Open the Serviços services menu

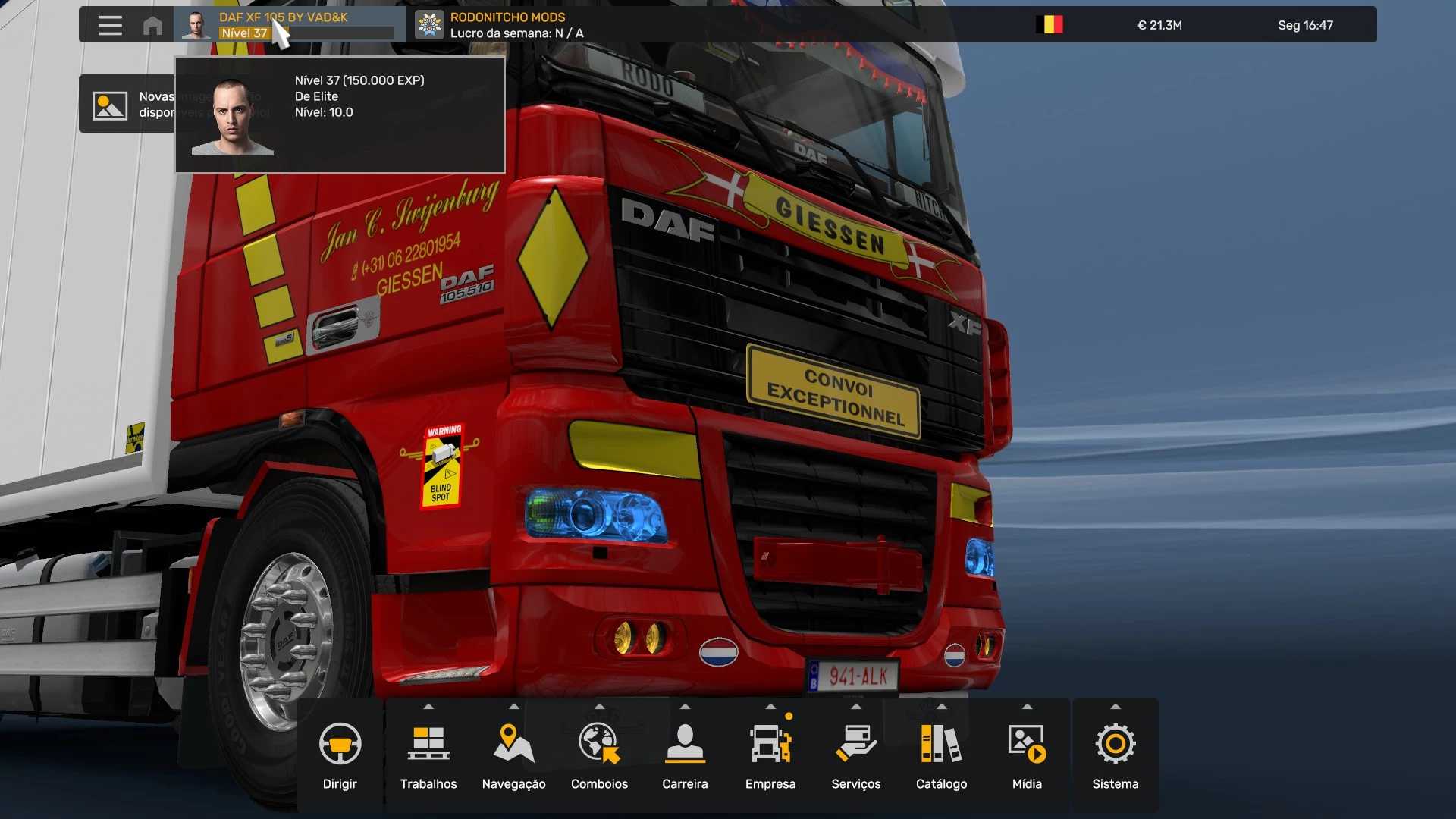pyautogui.click(x=855, y=755)
